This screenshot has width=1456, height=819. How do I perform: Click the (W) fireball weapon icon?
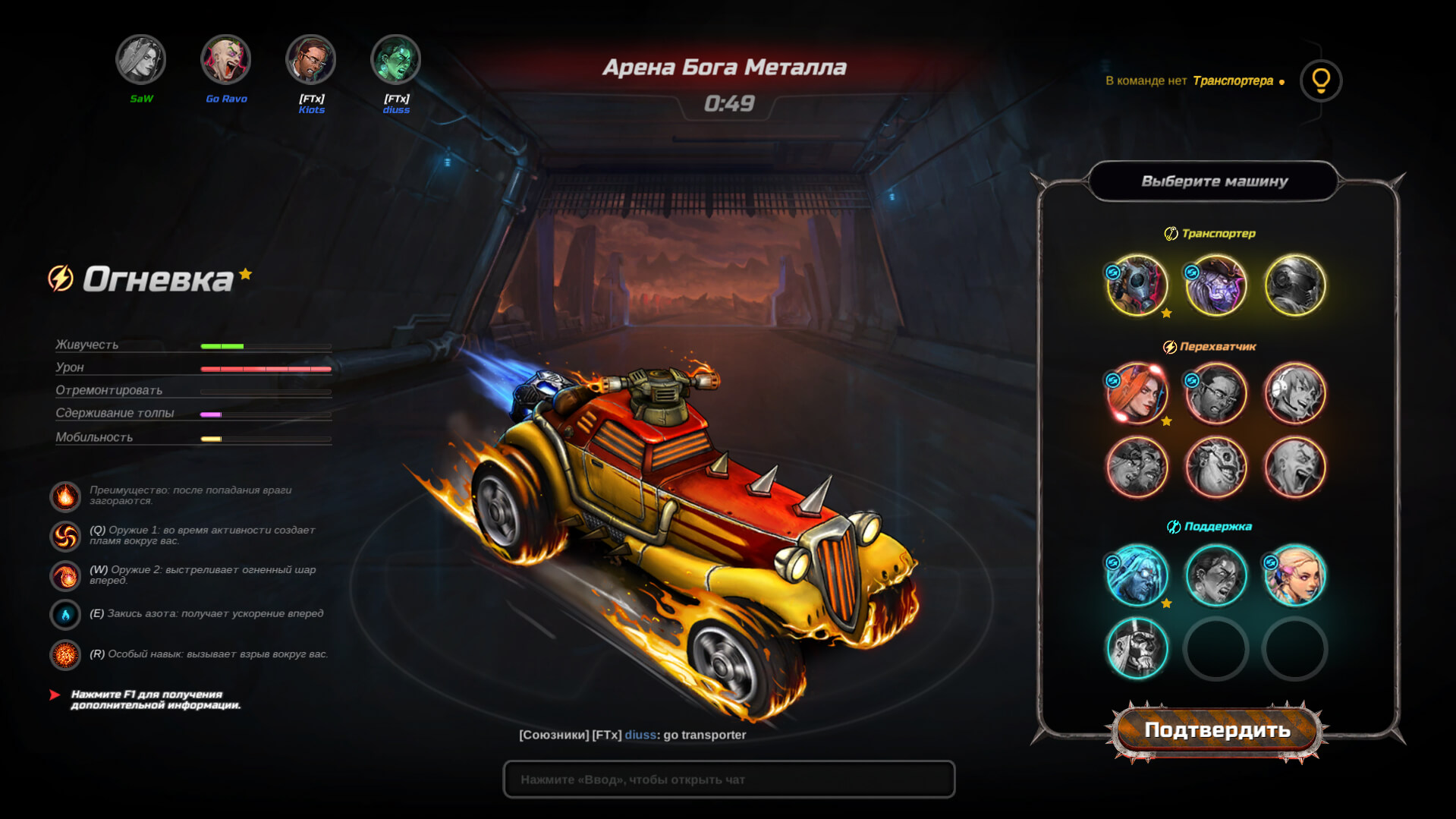point(65,575)
